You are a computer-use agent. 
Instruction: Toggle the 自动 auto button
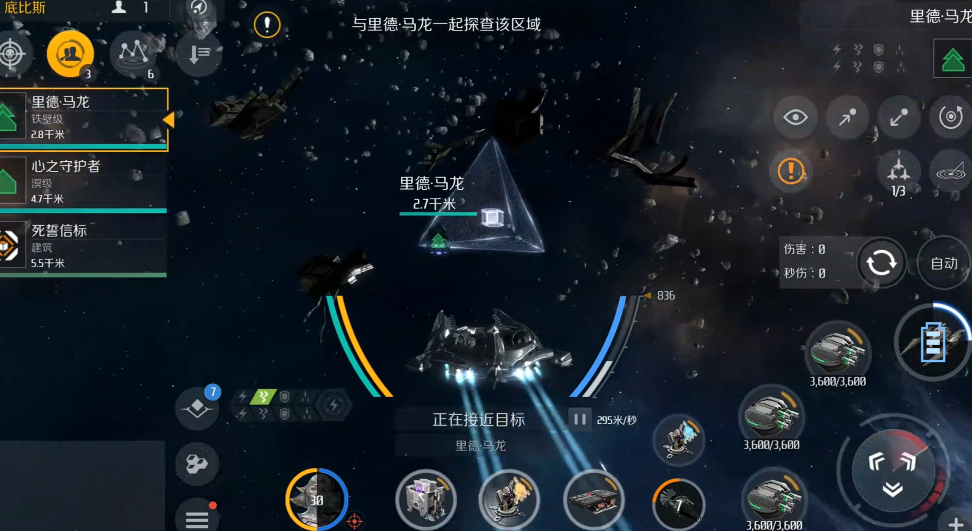click(943, 263)
